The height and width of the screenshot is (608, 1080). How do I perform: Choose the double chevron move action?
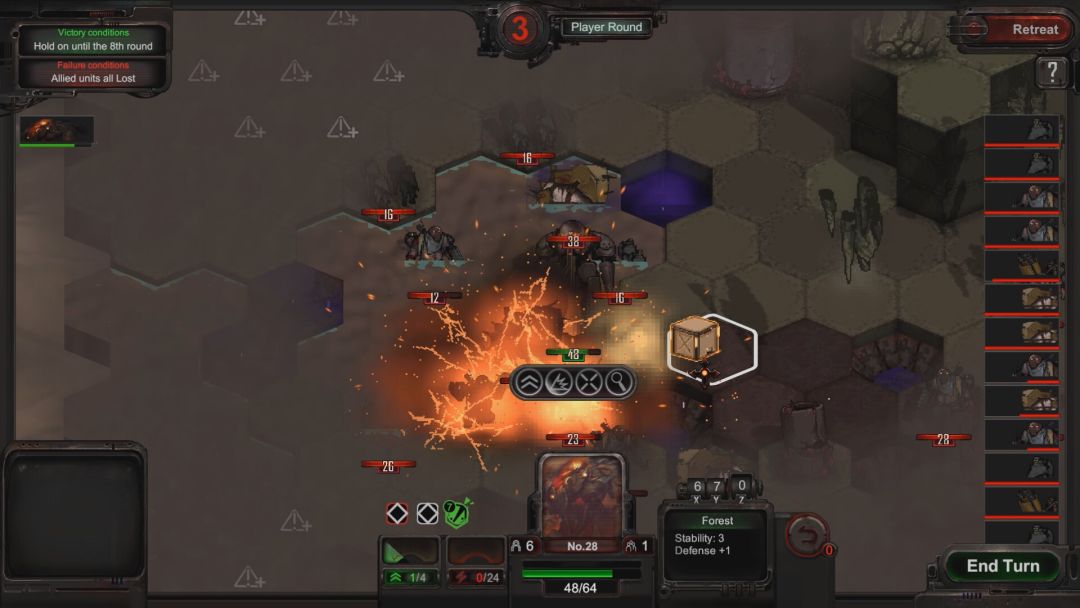click(527, 382)
